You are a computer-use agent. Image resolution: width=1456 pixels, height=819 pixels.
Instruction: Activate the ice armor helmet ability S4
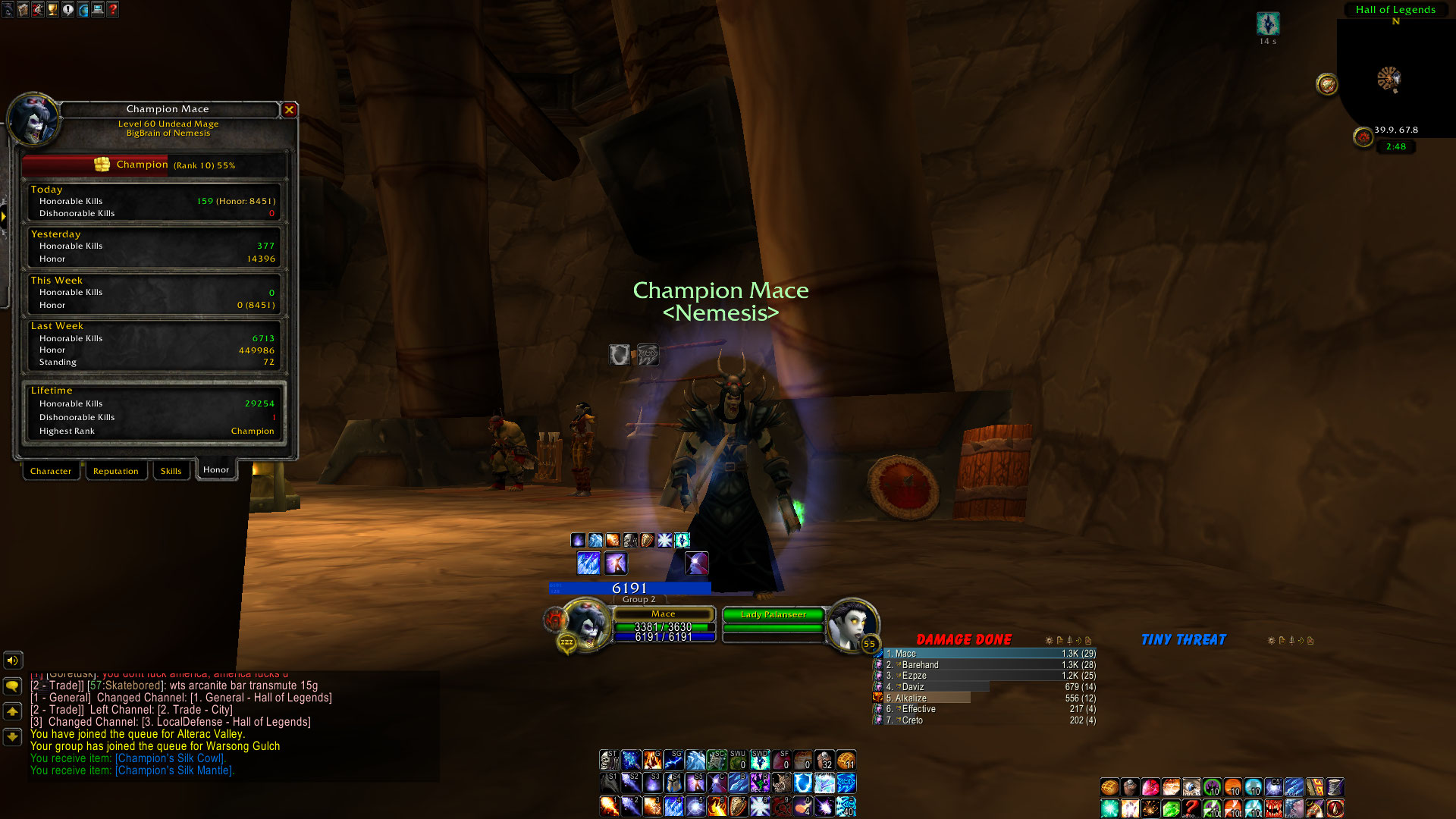tap(673, 783)
